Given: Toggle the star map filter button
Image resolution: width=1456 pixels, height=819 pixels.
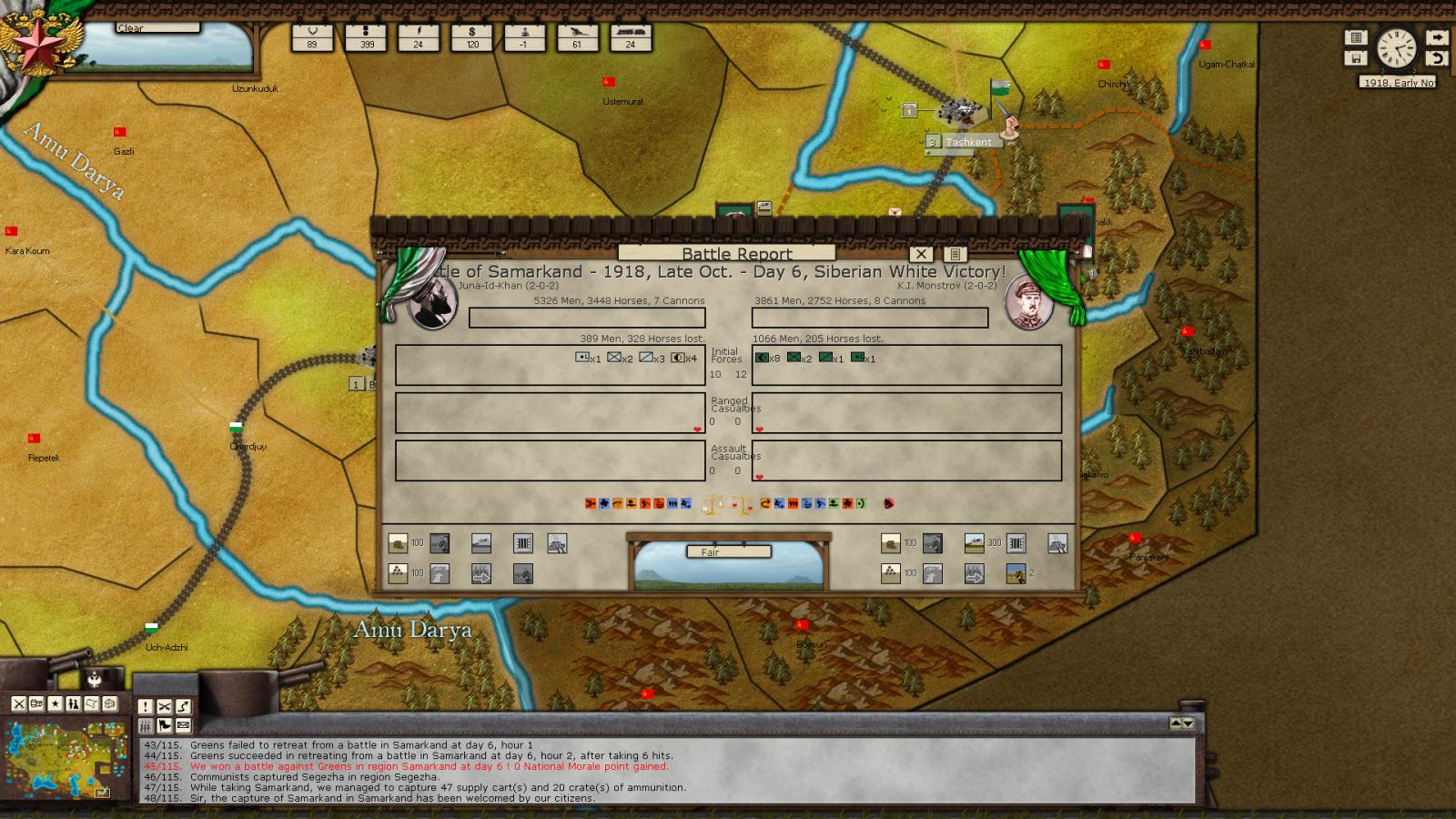Looking at the screenshot, I should coord(55,703).
